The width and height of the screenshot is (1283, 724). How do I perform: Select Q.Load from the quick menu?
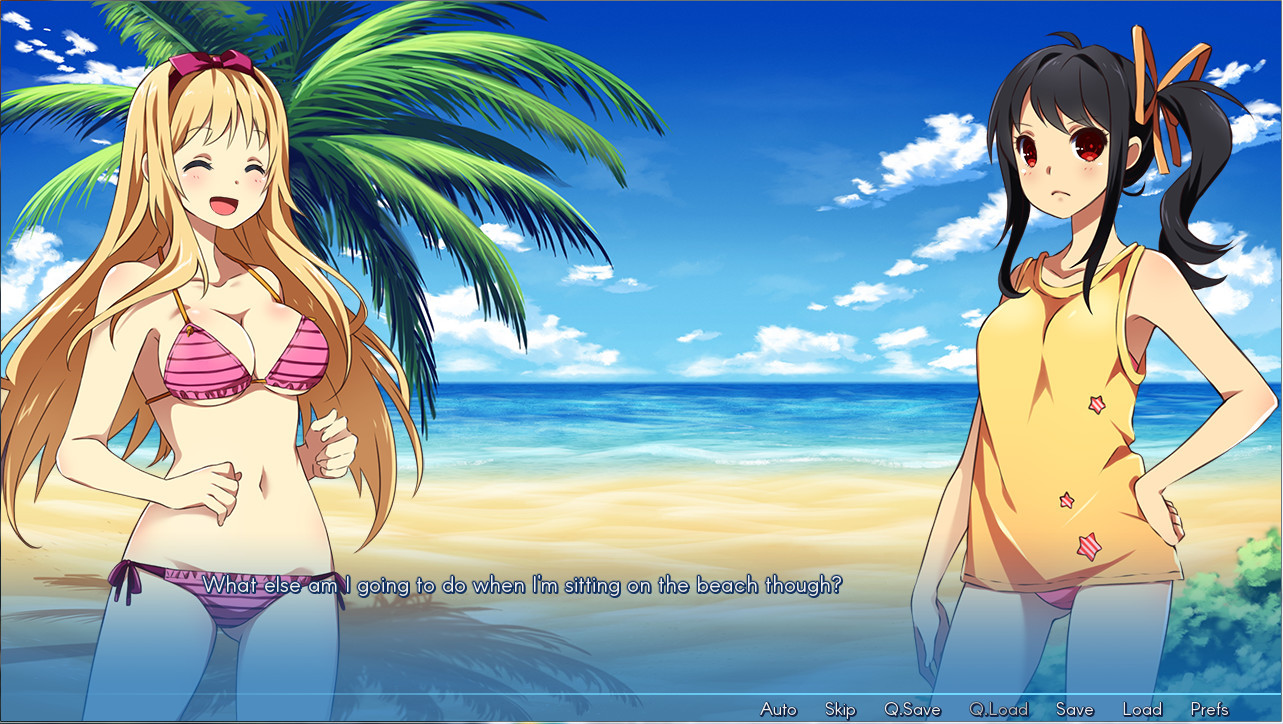point(998,708)
